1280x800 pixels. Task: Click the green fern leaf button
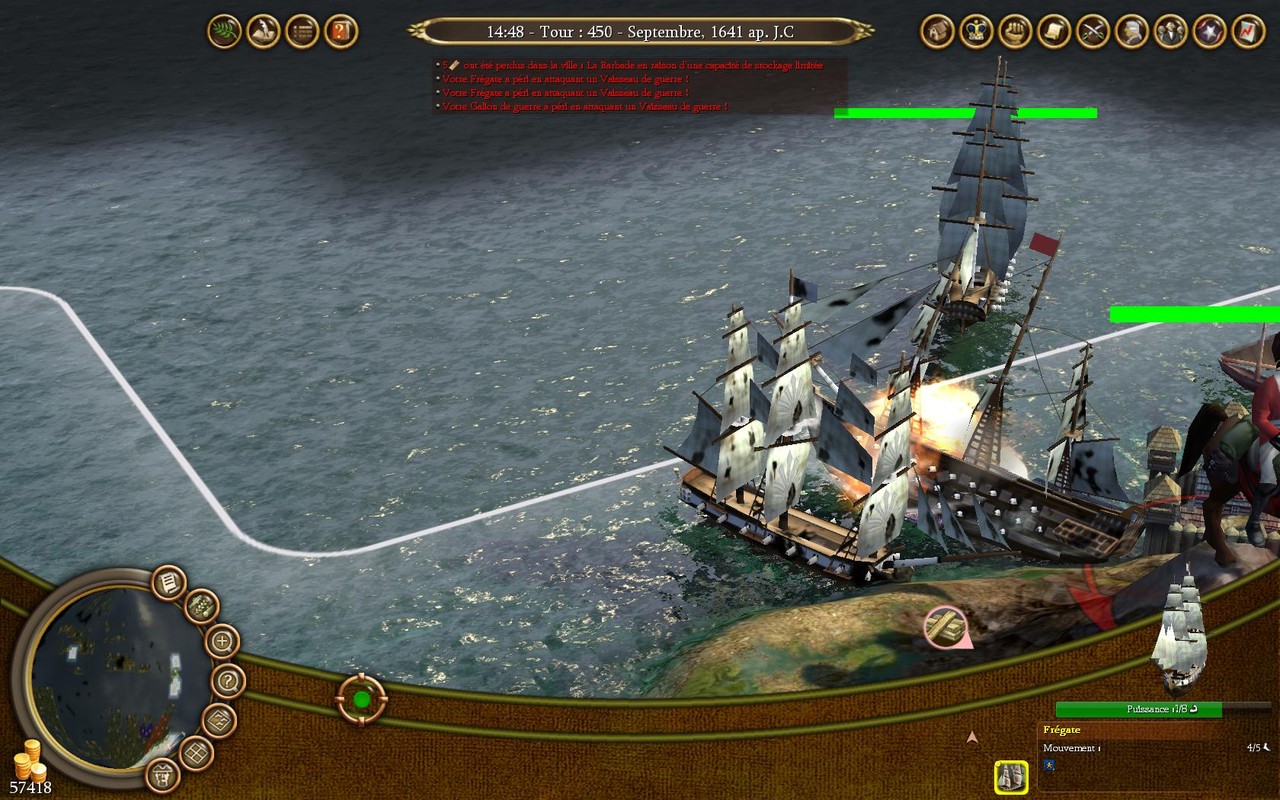(x=224, y=31)
